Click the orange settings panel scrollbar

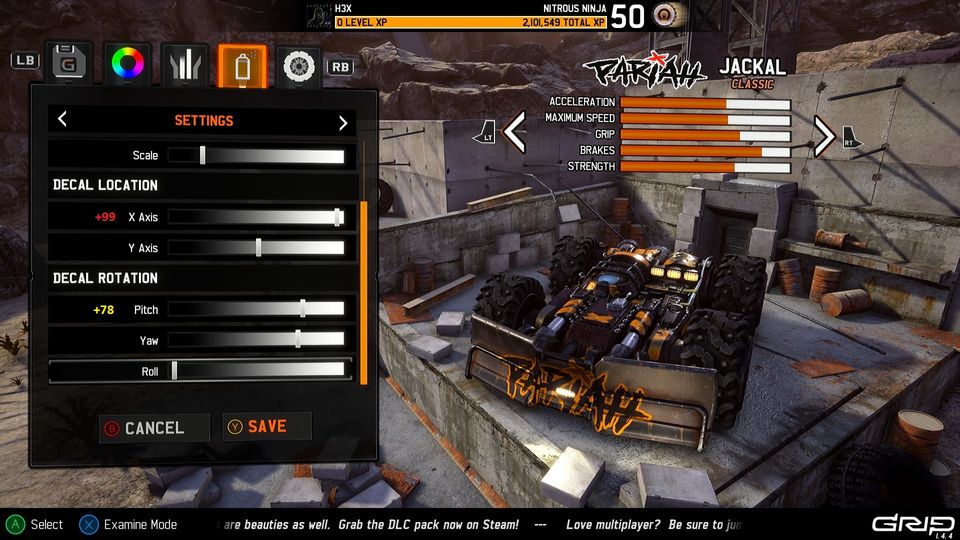click(364, 292)
